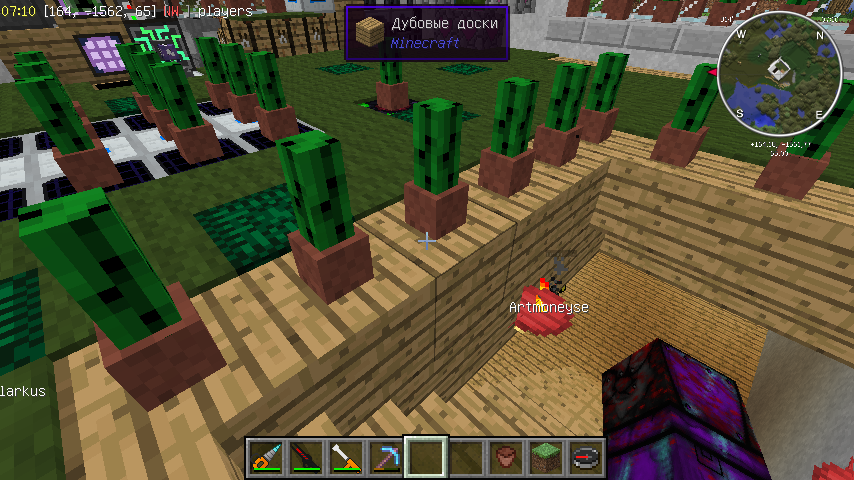This screenshot has height=480, width=854.
Task: Select the black and red gun slot
Action: [x=305, y=458]
